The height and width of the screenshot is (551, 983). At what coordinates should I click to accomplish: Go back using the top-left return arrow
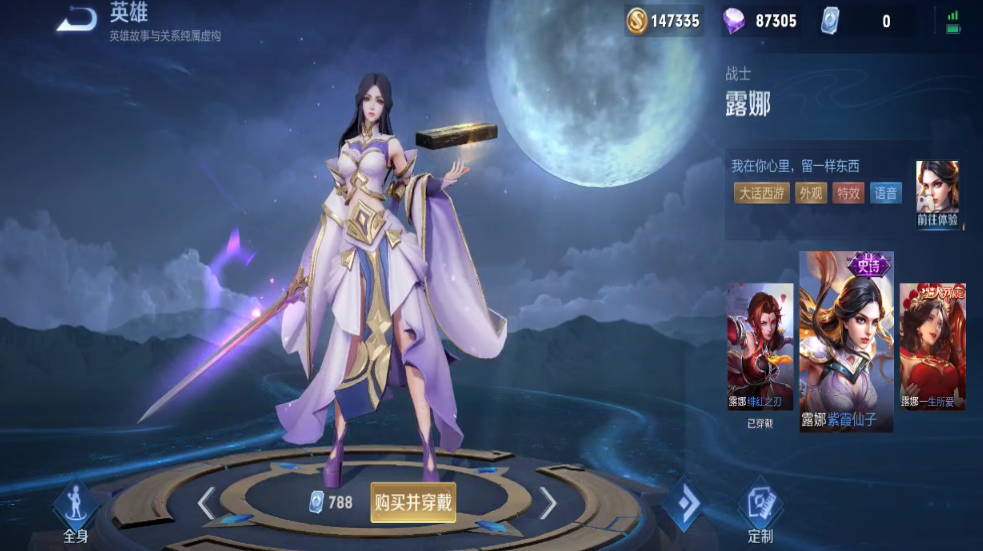tap(76, 19)
